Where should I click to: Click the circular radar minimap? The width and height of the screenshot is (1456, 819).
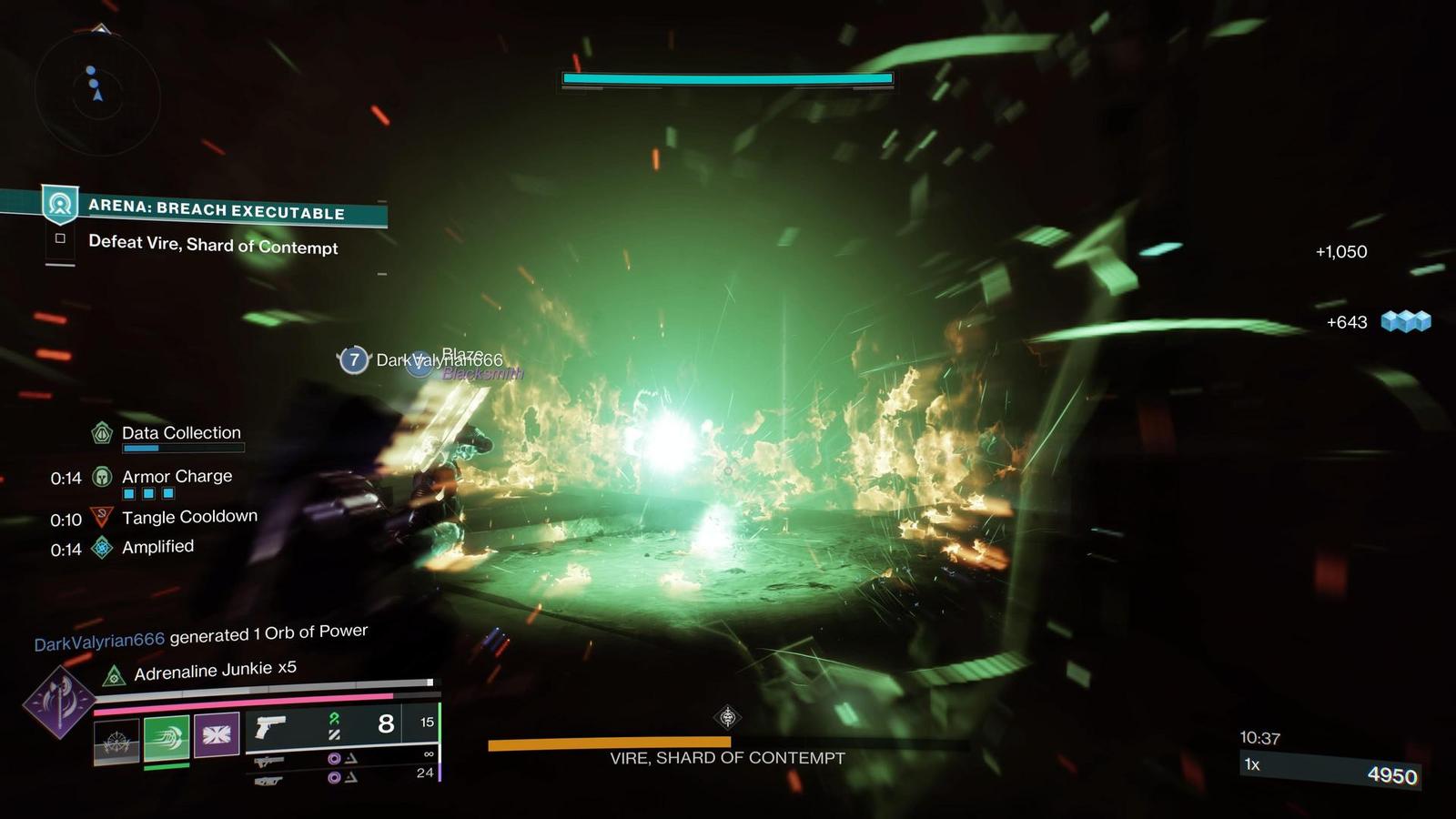tap(97, 94)
